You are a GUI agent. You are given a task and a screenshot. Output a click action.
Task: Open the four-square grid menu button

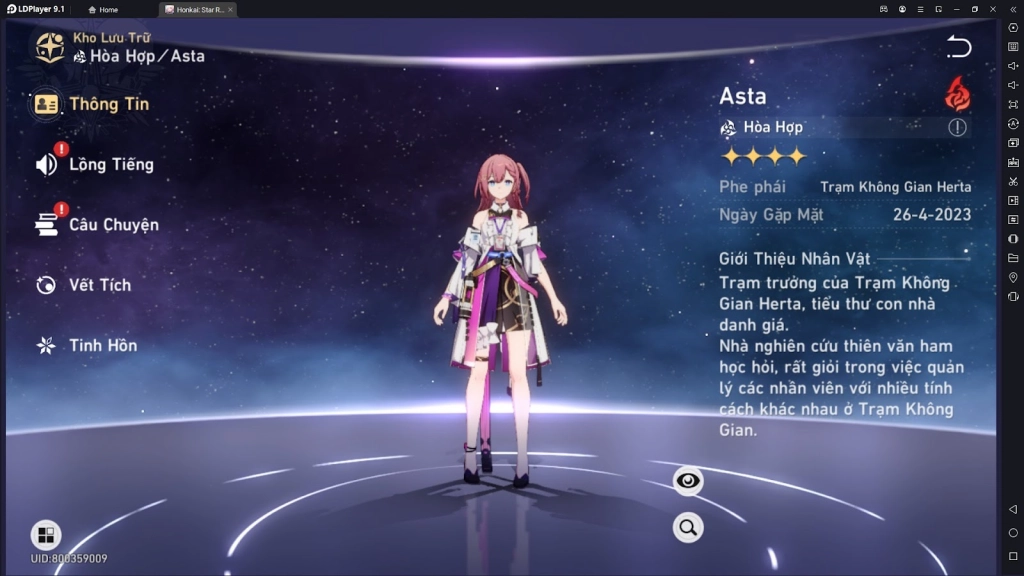[46, 535]
